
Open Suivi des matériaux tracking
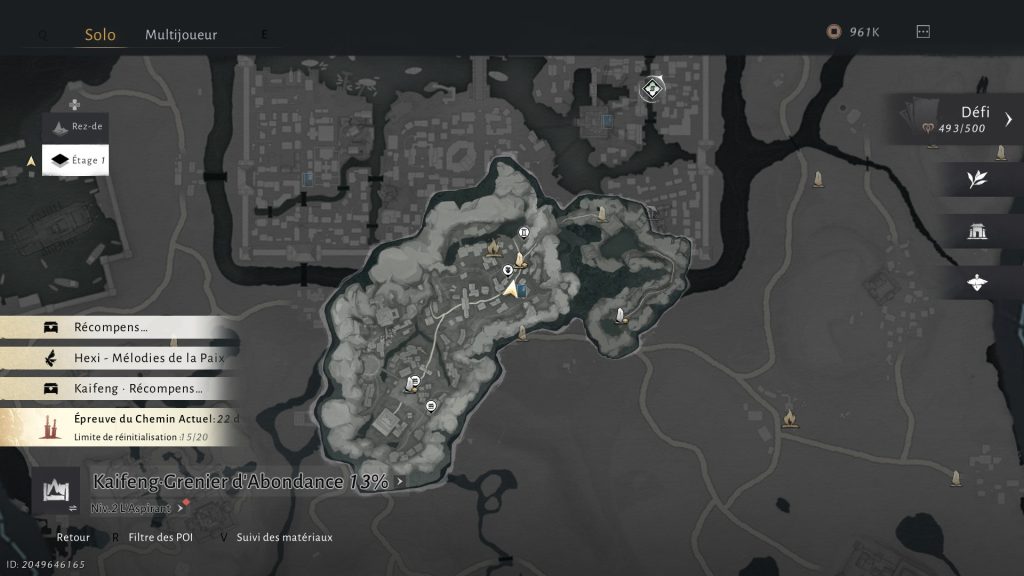pyautogui.click(x=284, y=538)
